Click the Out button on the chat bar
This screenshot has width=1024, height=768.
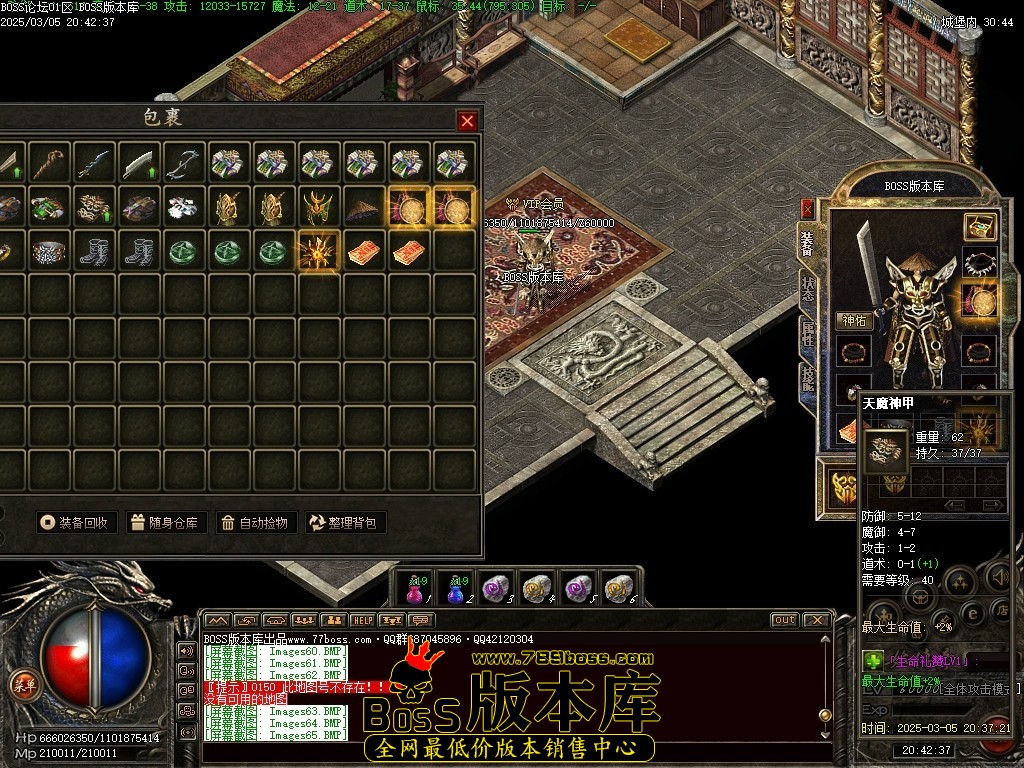click(x=784, y=620)
